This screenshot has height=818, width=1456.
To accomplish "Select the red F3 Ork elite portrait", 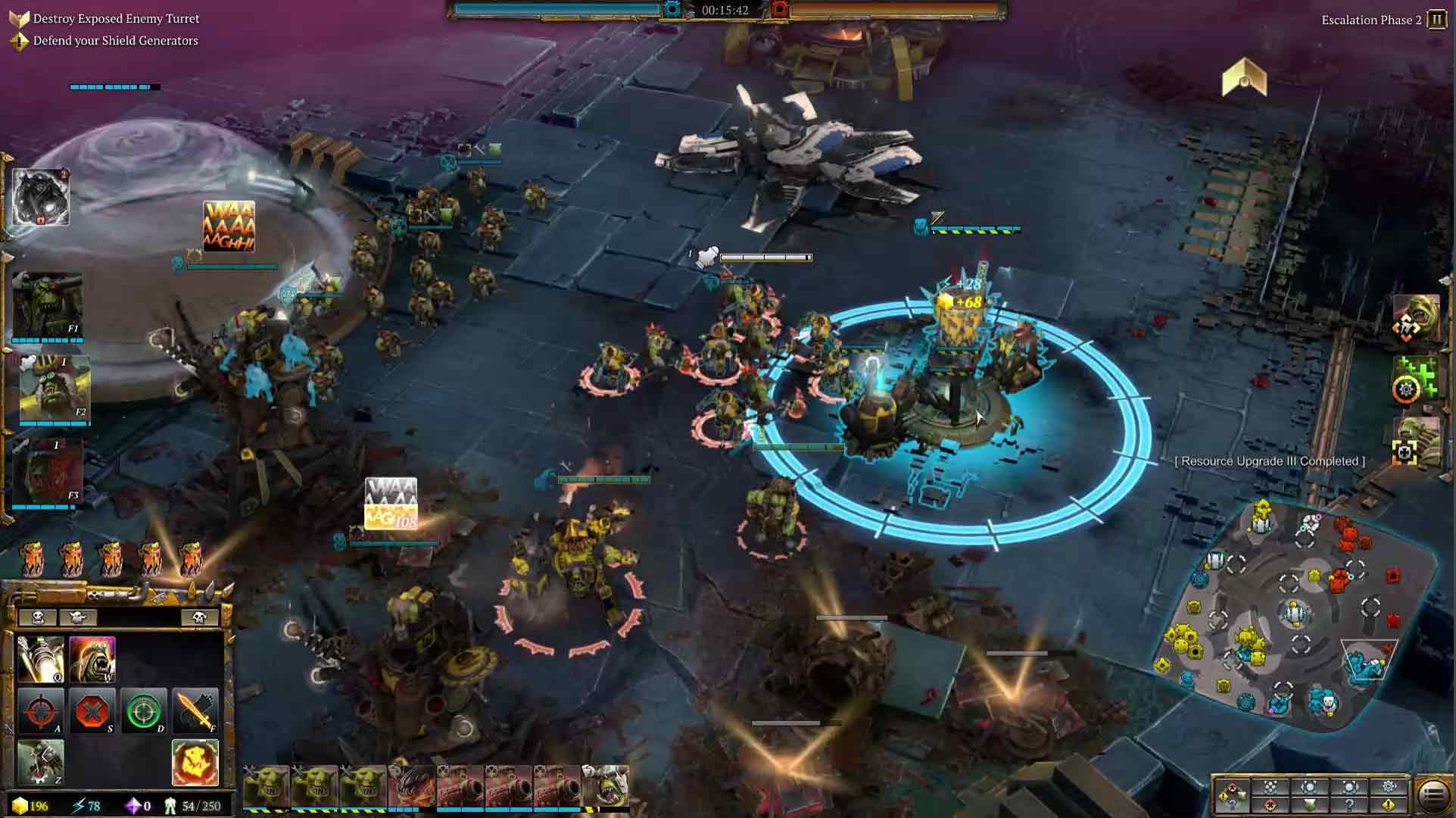I will pos(48,471).
